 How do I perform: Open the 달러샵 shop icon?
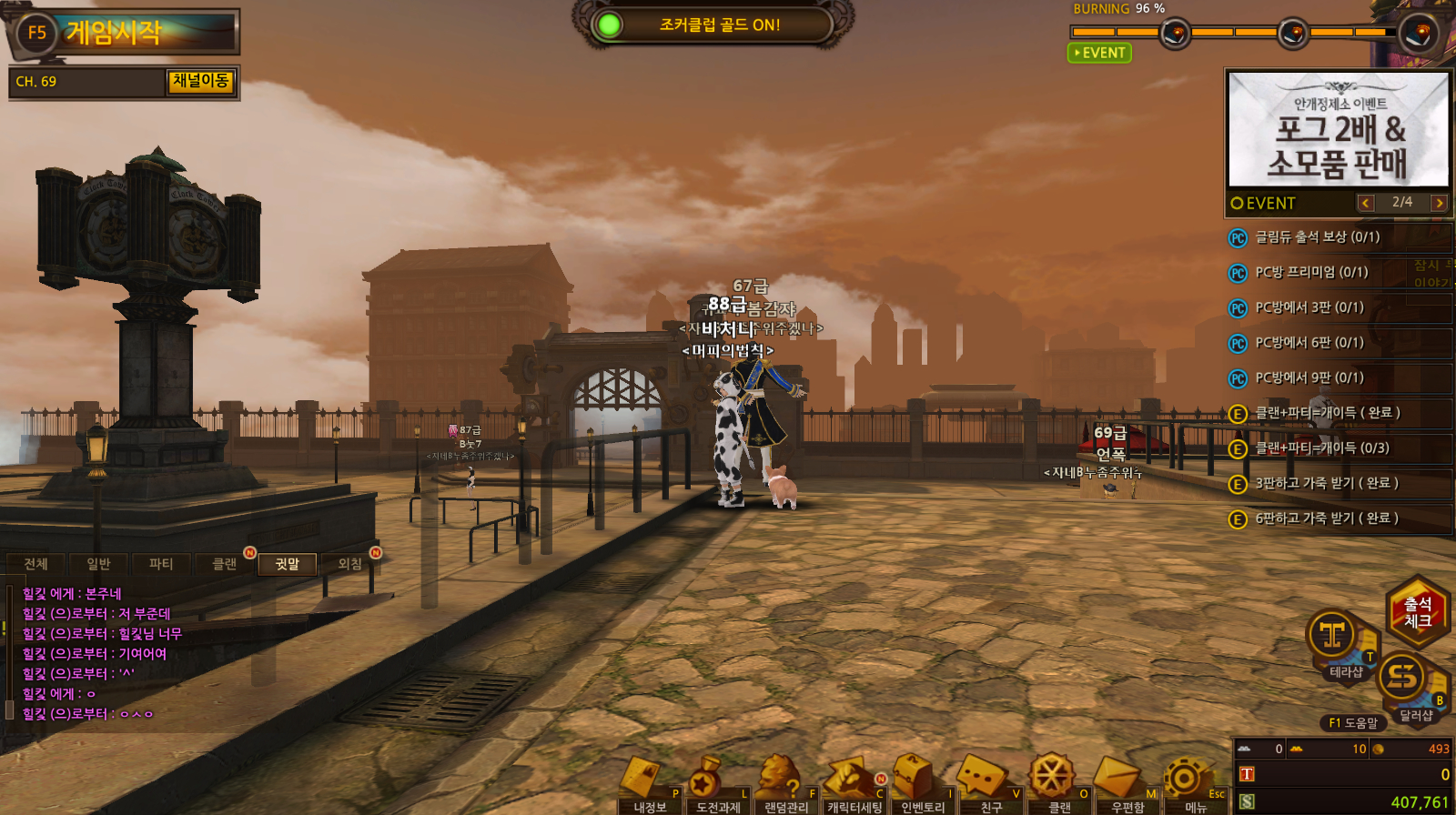1405,682
